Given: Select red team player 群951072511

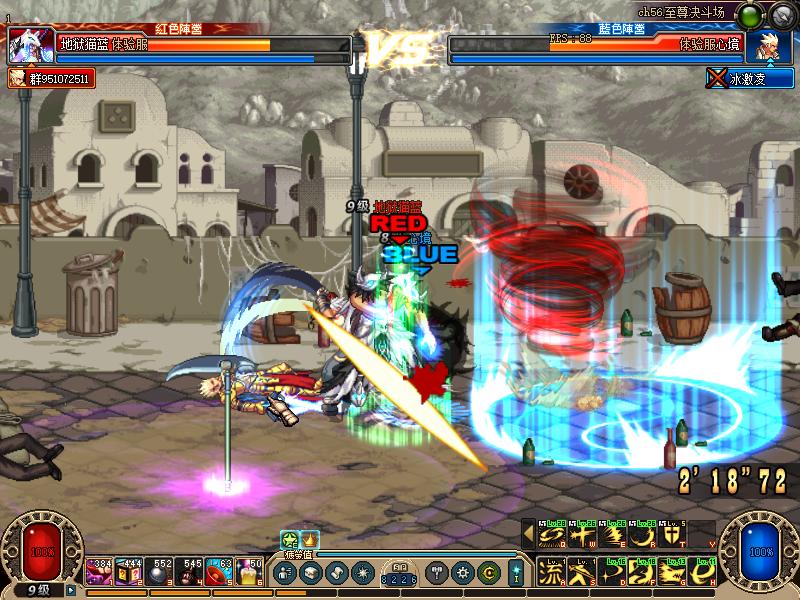Looking at the screenshot, I should 52,78.
